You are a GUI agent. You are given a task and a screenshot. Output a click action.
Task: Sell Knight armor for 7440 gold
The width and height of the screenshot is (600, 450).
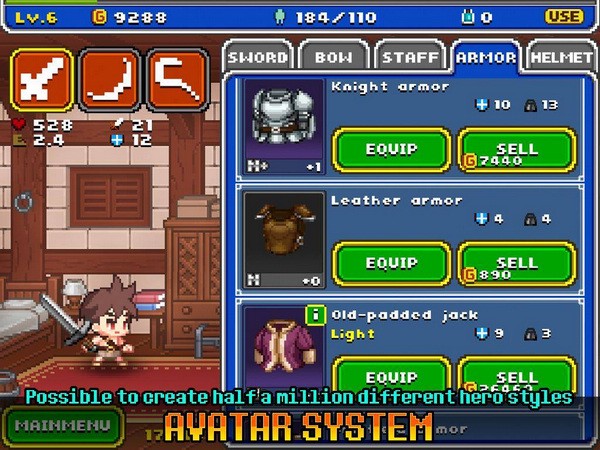516,149
